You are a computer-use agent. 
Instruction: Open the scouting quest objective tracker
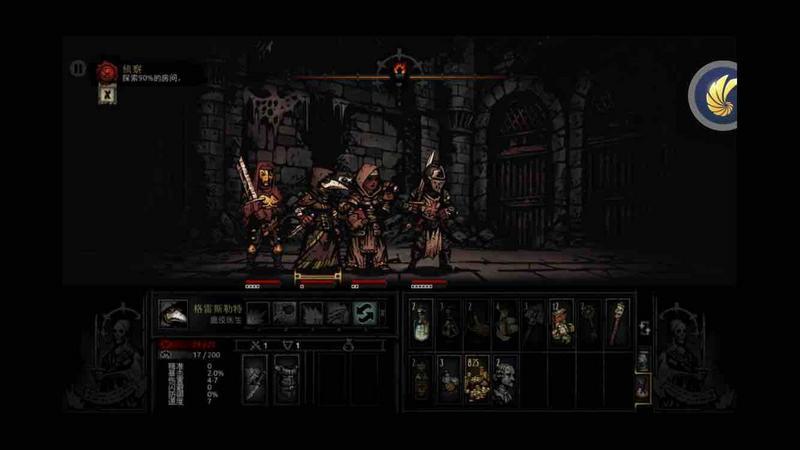(x=107, y=70)
